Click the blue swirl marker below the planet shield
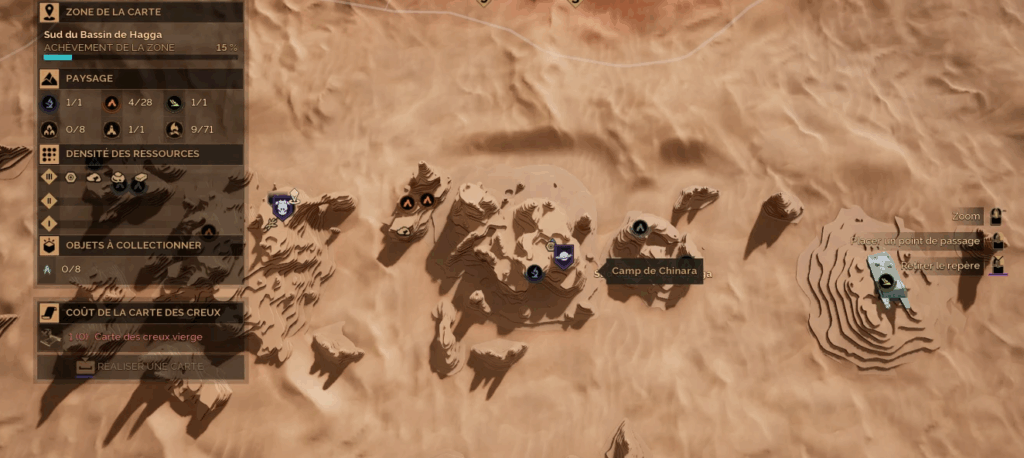 (x=535, y=272)
